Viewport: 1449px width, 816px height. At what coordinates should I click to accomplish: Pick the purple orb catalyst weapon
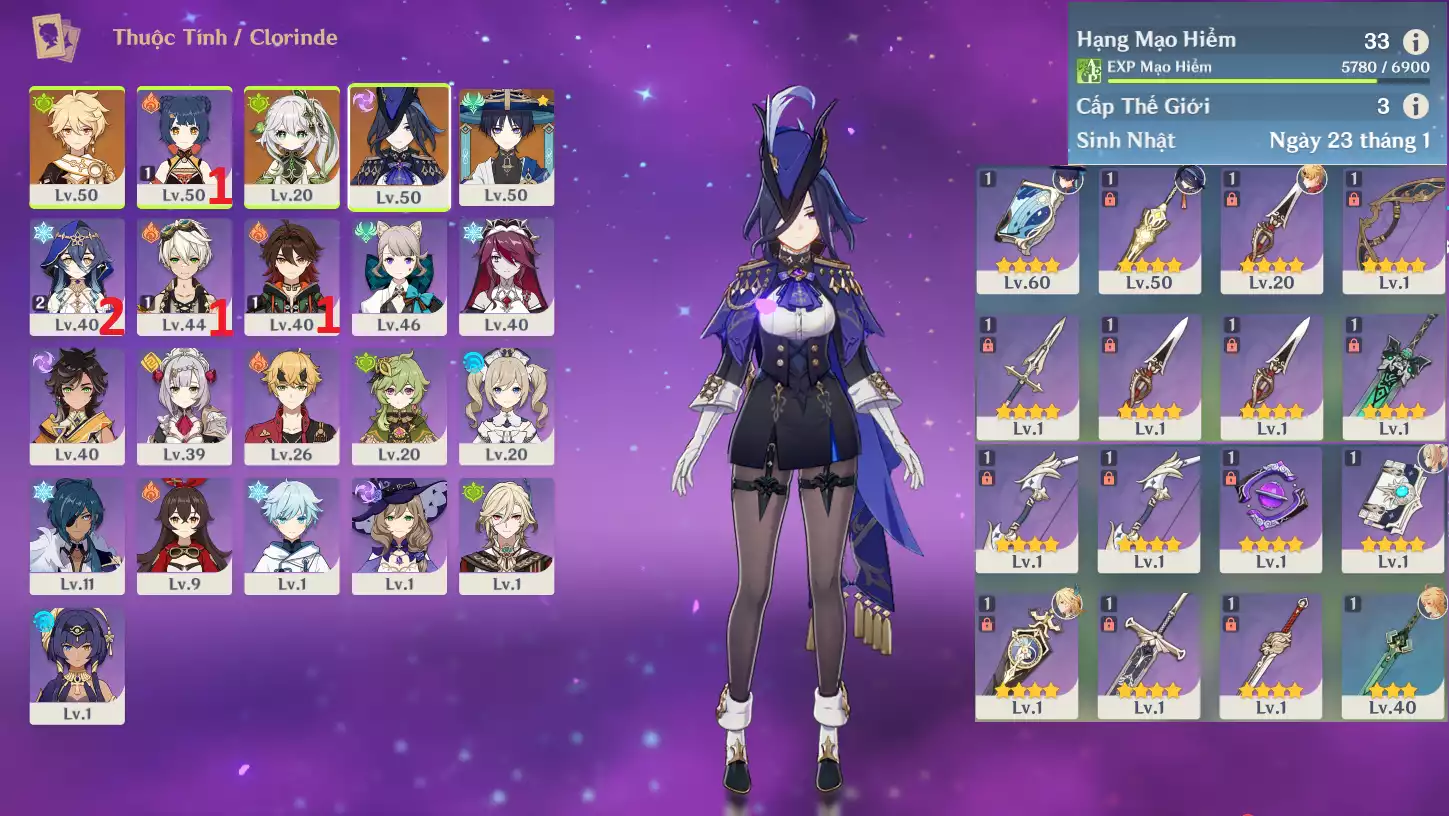pos(1271,507)
